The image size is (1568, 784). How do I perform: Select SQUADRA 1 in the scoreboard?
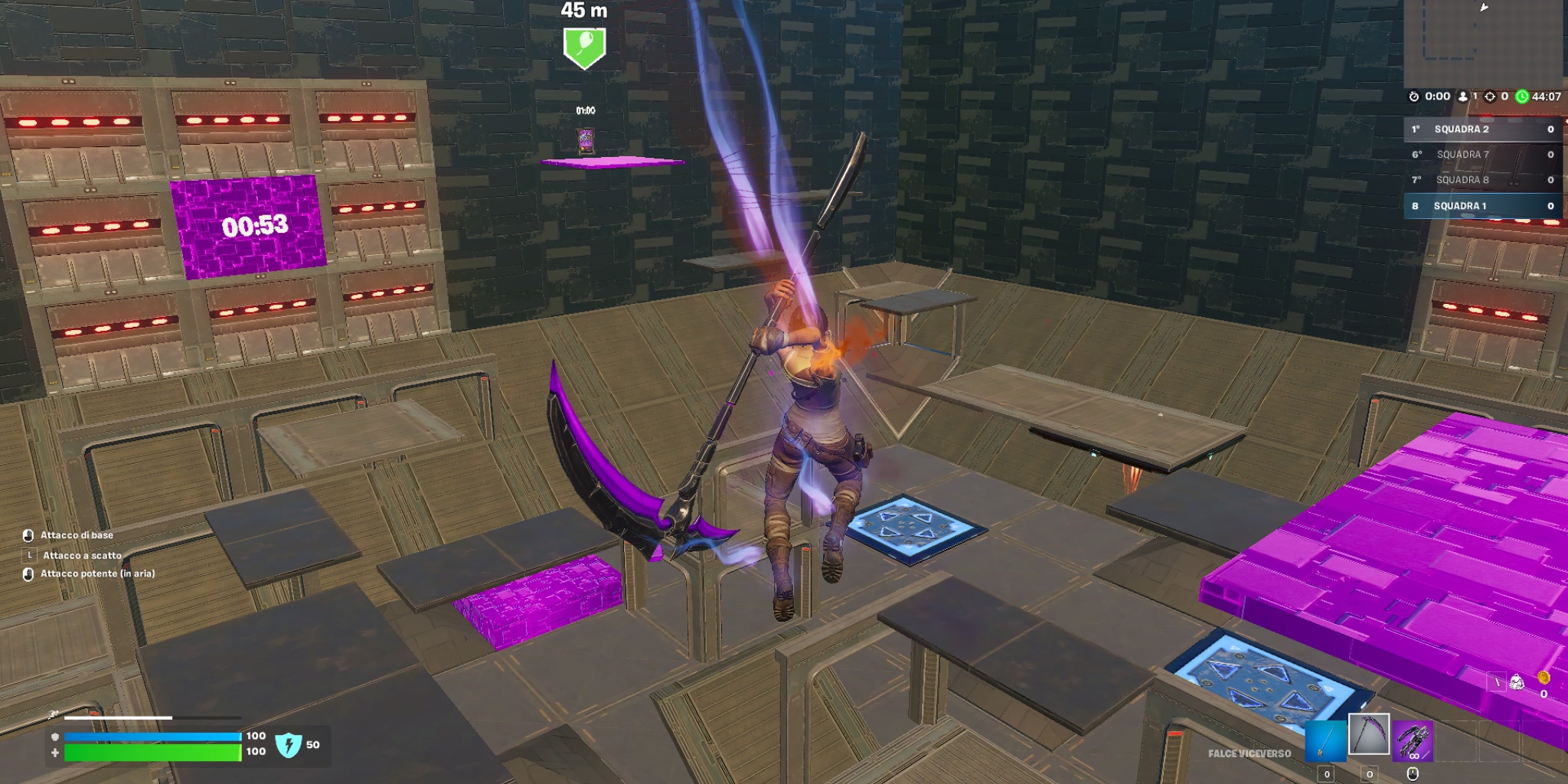pyautogui.click(x=1462, y=205)
